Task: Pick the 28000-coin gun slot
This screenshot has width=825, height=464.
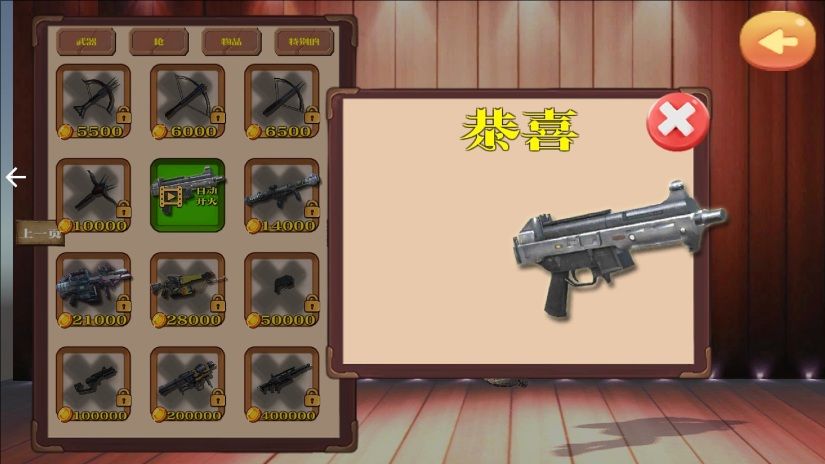Action: 187,290
